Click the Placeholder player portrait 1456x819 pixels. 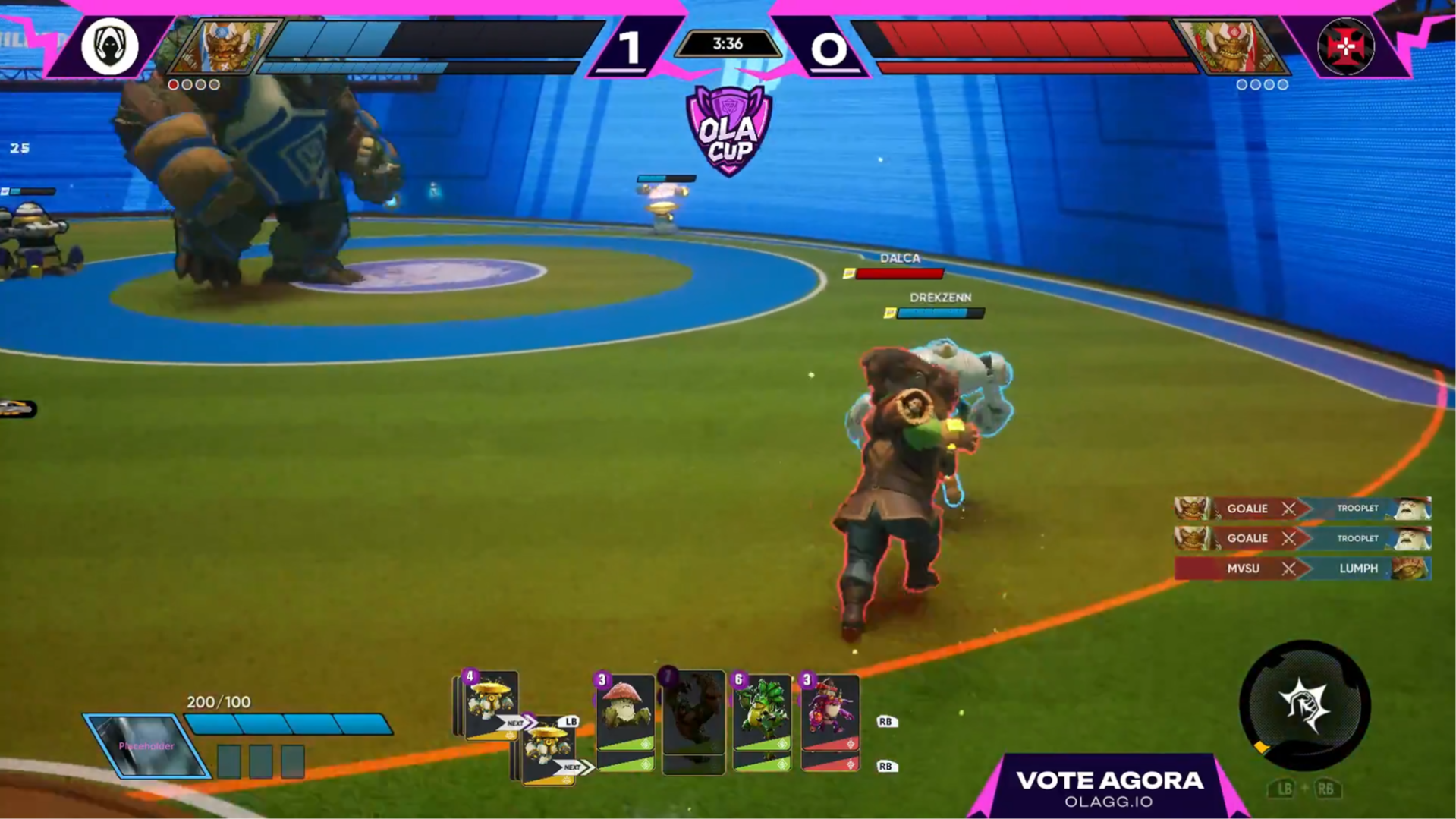(x=147, y=745)
